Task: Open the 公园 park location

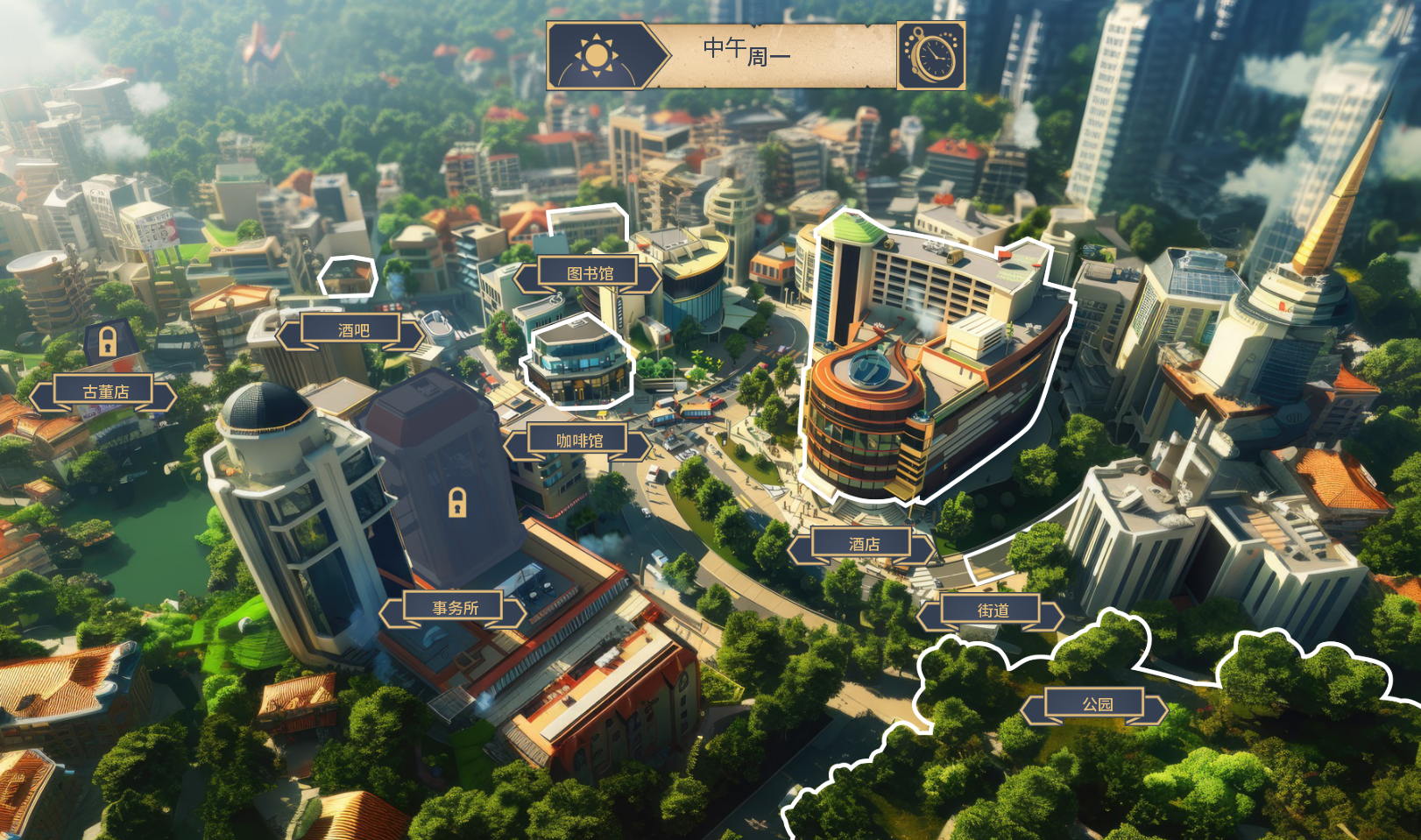Action: (x=1097, y=704)
